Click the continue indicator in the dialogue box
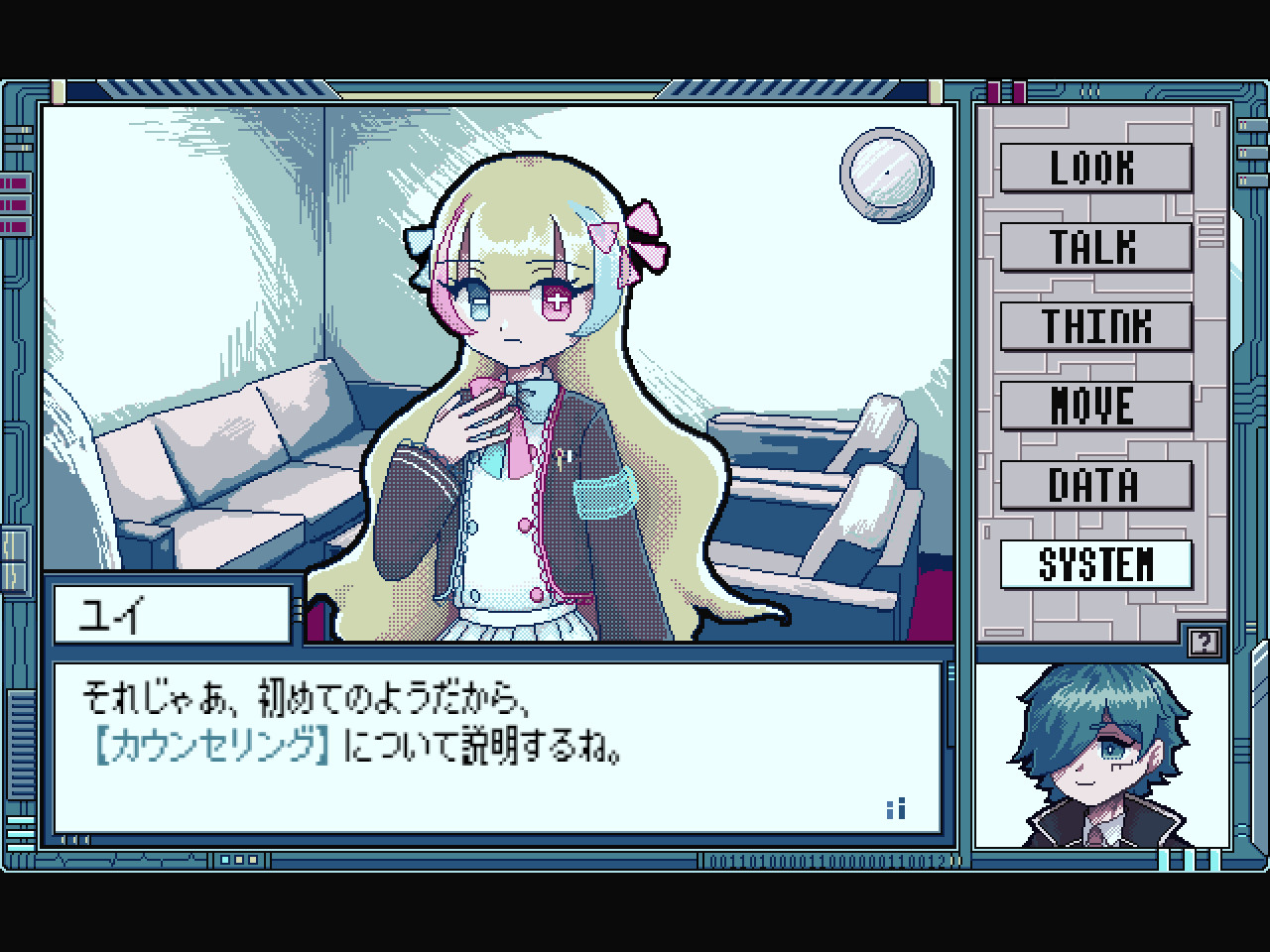Screen dimensions: 1270x952 (x=896, y=807)
